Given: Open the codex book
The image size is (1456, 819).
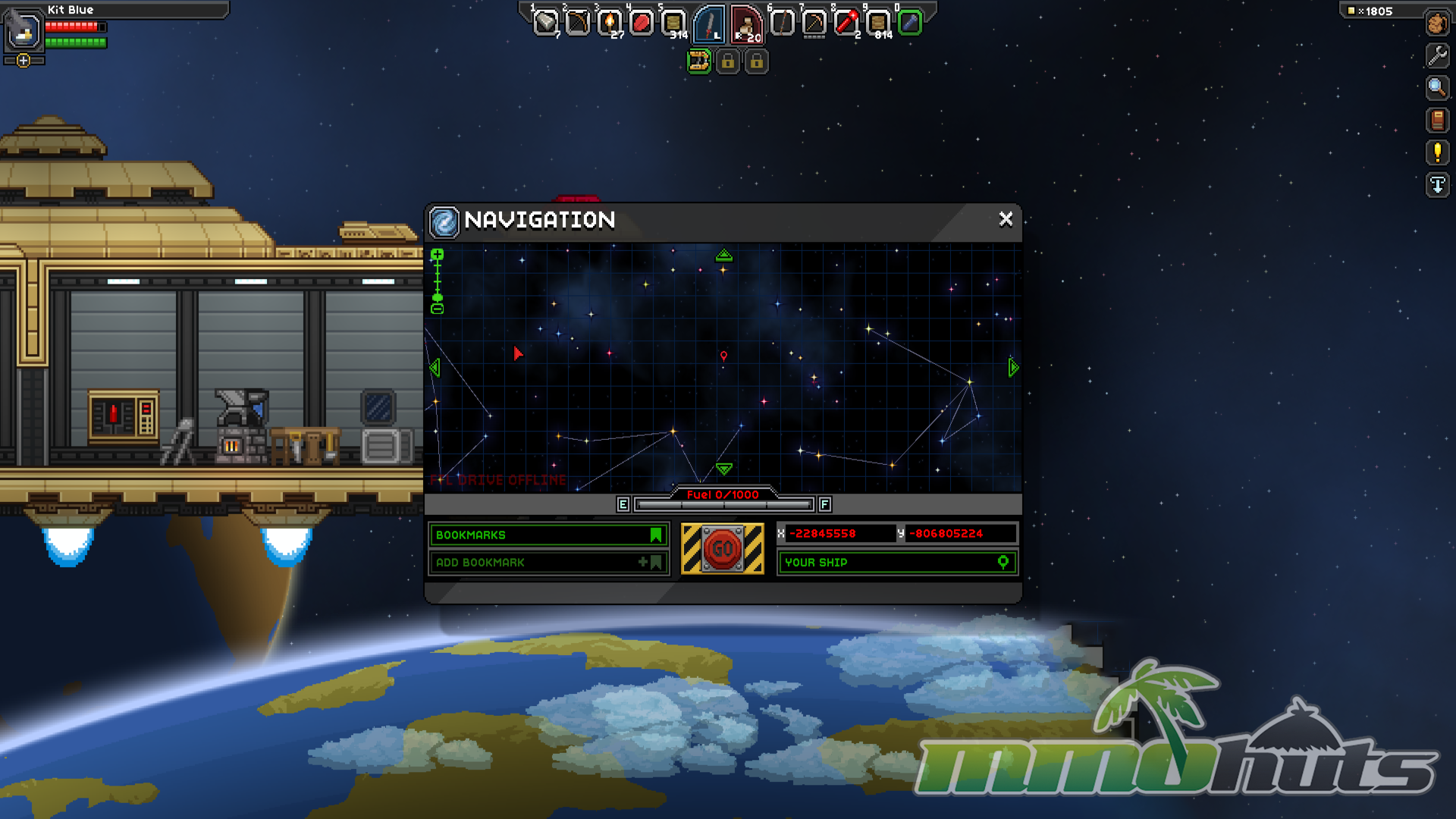Looking at the screenshot, I should tap(1437, 120).
